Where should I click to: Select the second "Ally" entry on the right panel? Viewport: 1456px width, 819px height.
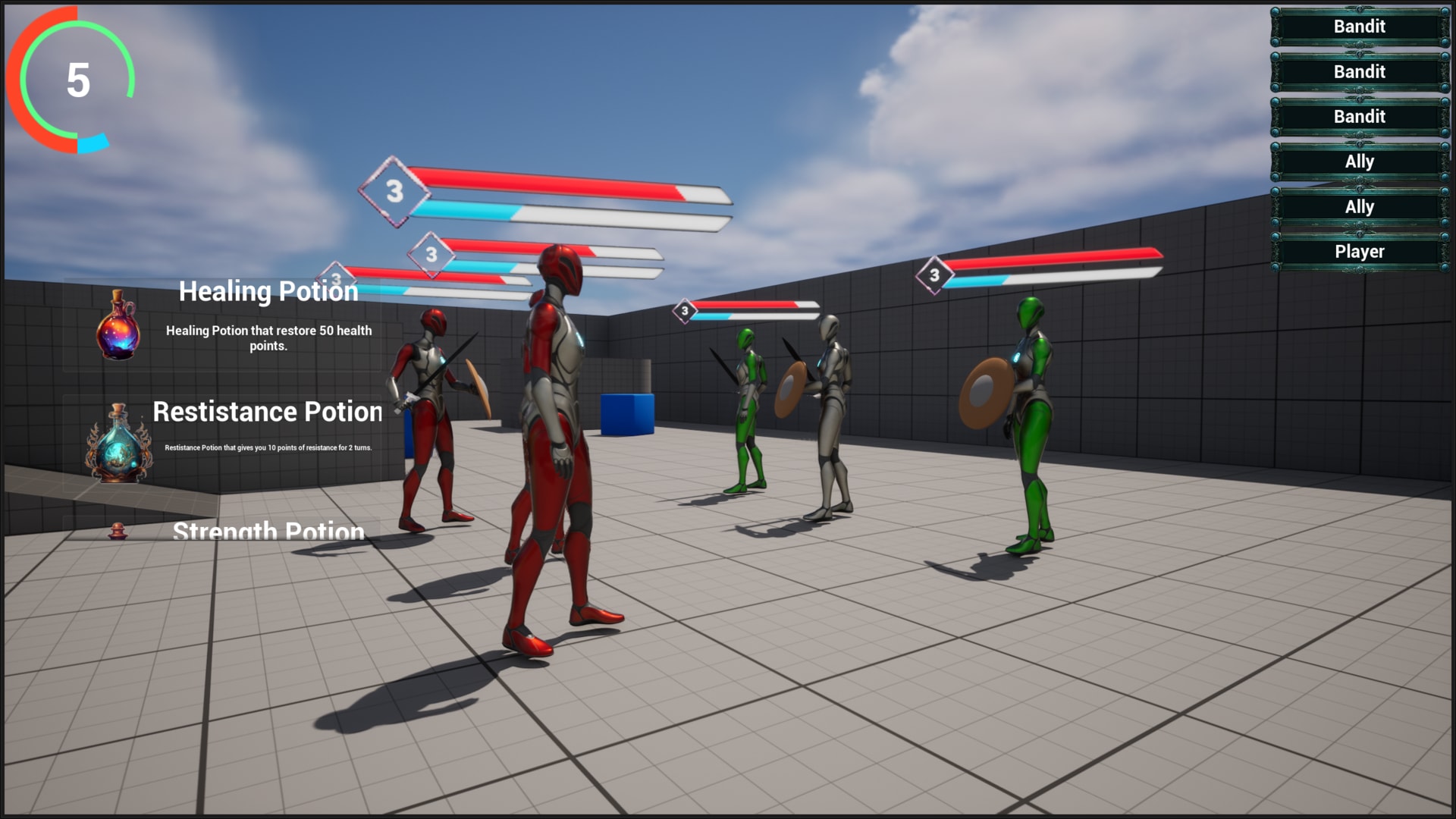[x=1359, y=206]
